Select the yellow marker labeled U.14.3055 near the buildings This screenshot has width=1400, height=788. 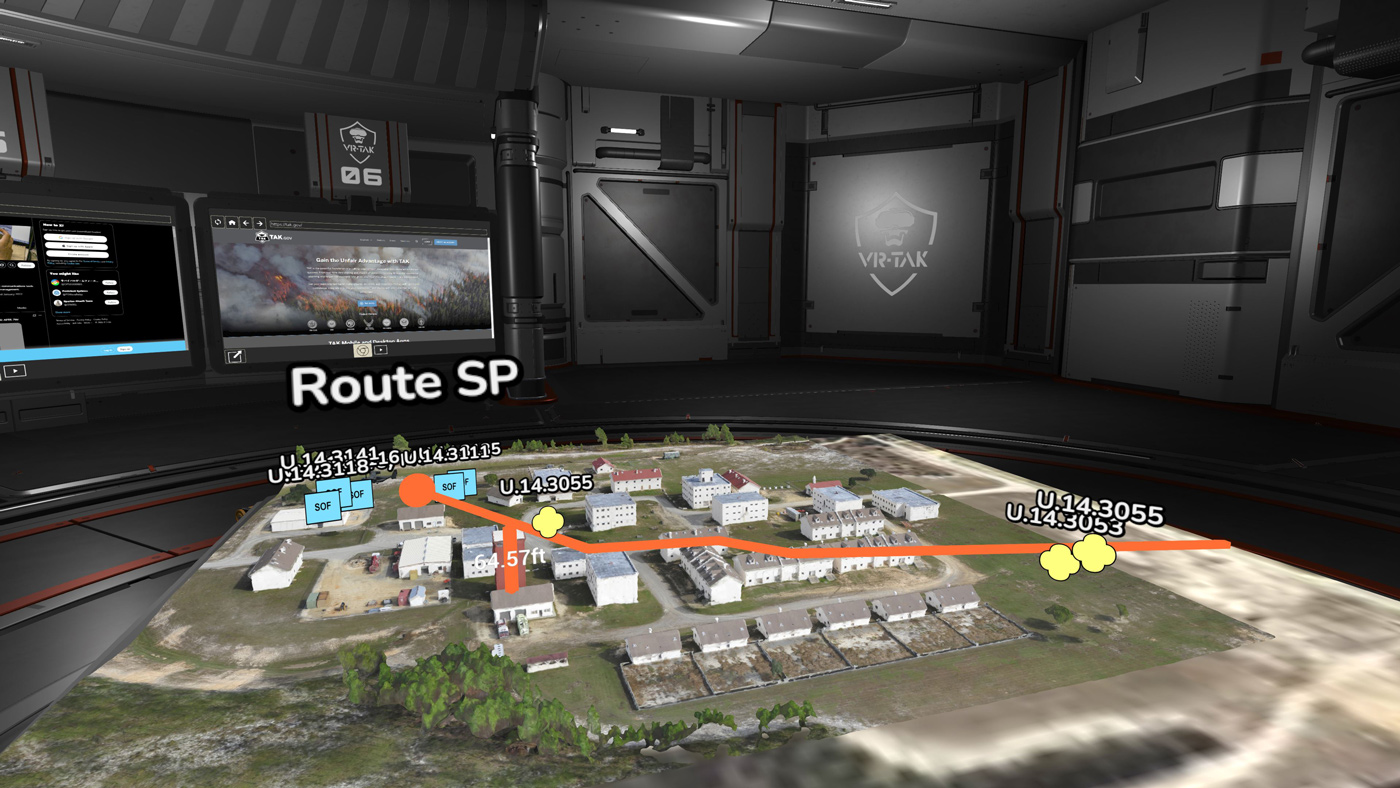(x=547, y=520)
